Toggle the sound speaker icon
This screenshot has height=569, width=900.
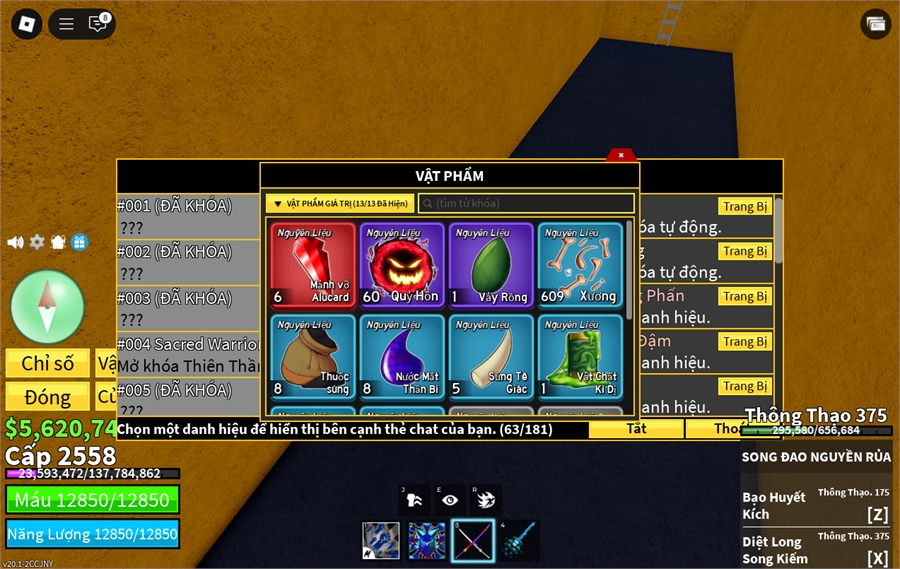[15, 242]
